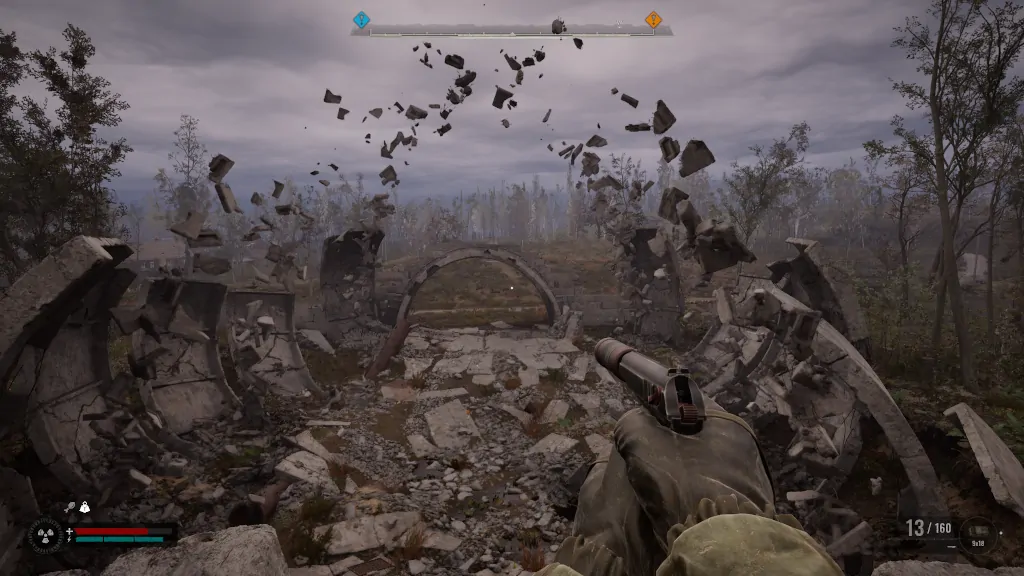This screenshot has width=1024, height=576.
Task: Select the 9x18 ammo type icon
Action: [x=977, y=532]
